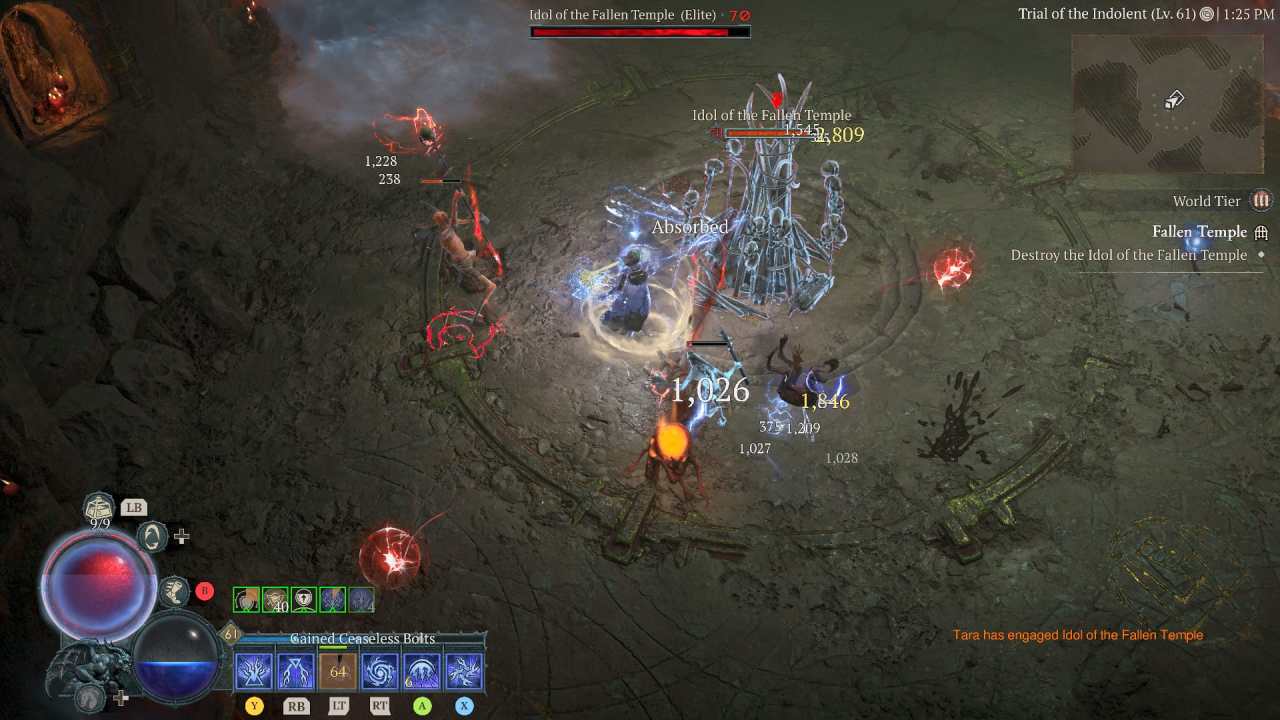Click the vortex skill icon bound to RT
This screenshot has width=1280, height=720.
click(x=379, y=670)
